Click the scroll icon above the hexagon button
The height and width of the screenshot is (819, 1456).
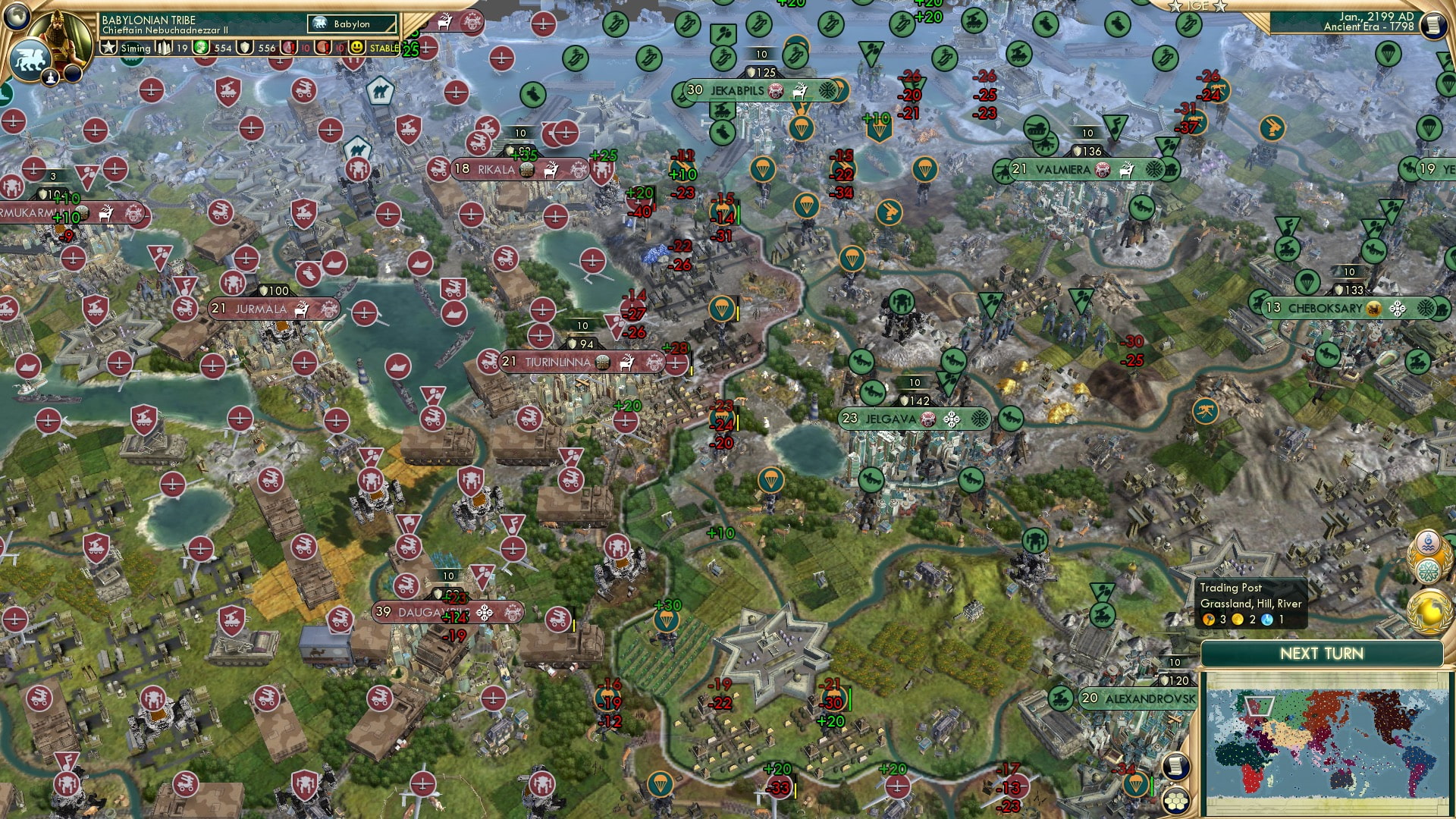[1176, 767]
